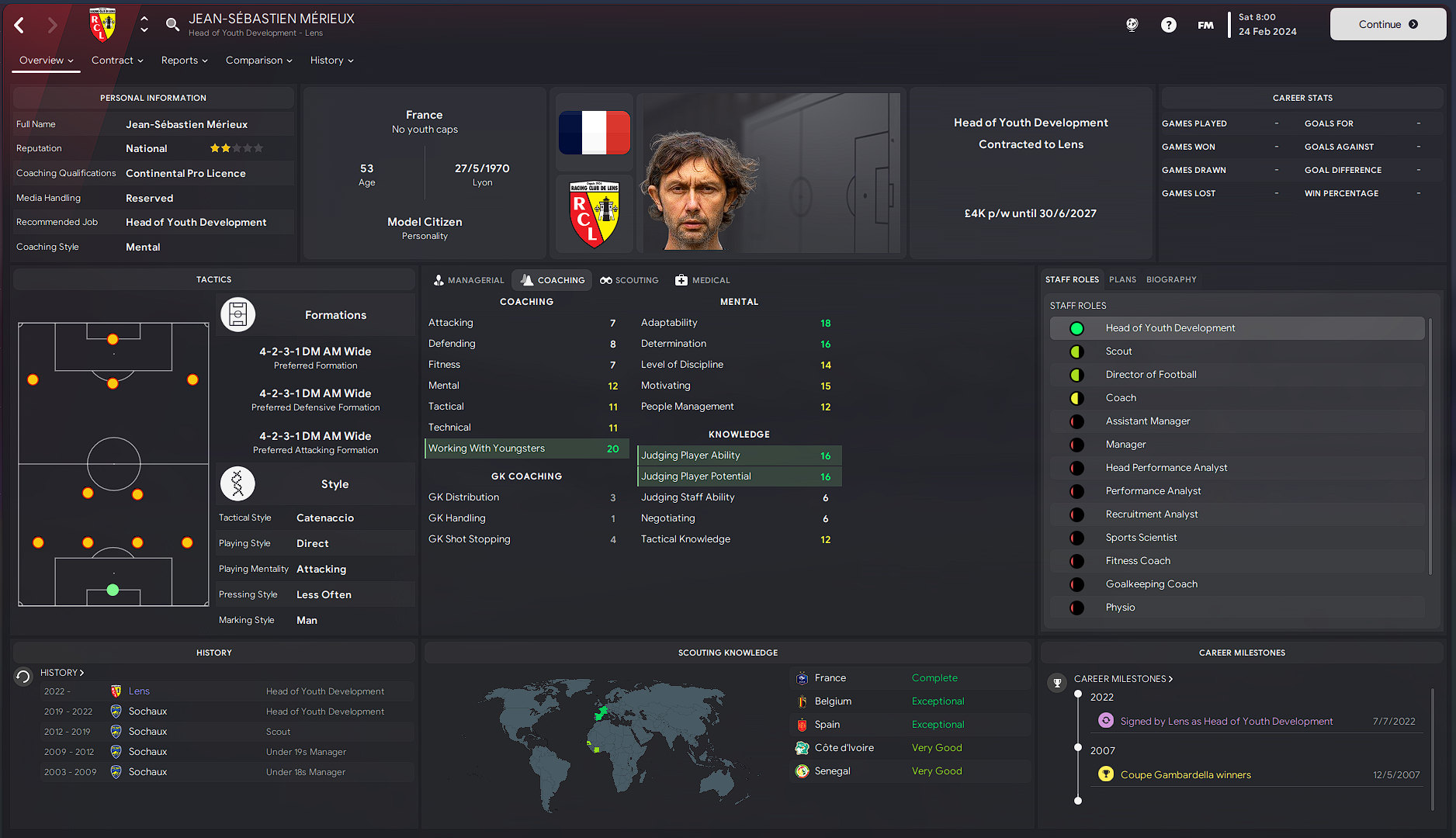Toggle the Scout role indicator dot
The width and height of the screenshot is (1456, 838).
pos(1076,351)
